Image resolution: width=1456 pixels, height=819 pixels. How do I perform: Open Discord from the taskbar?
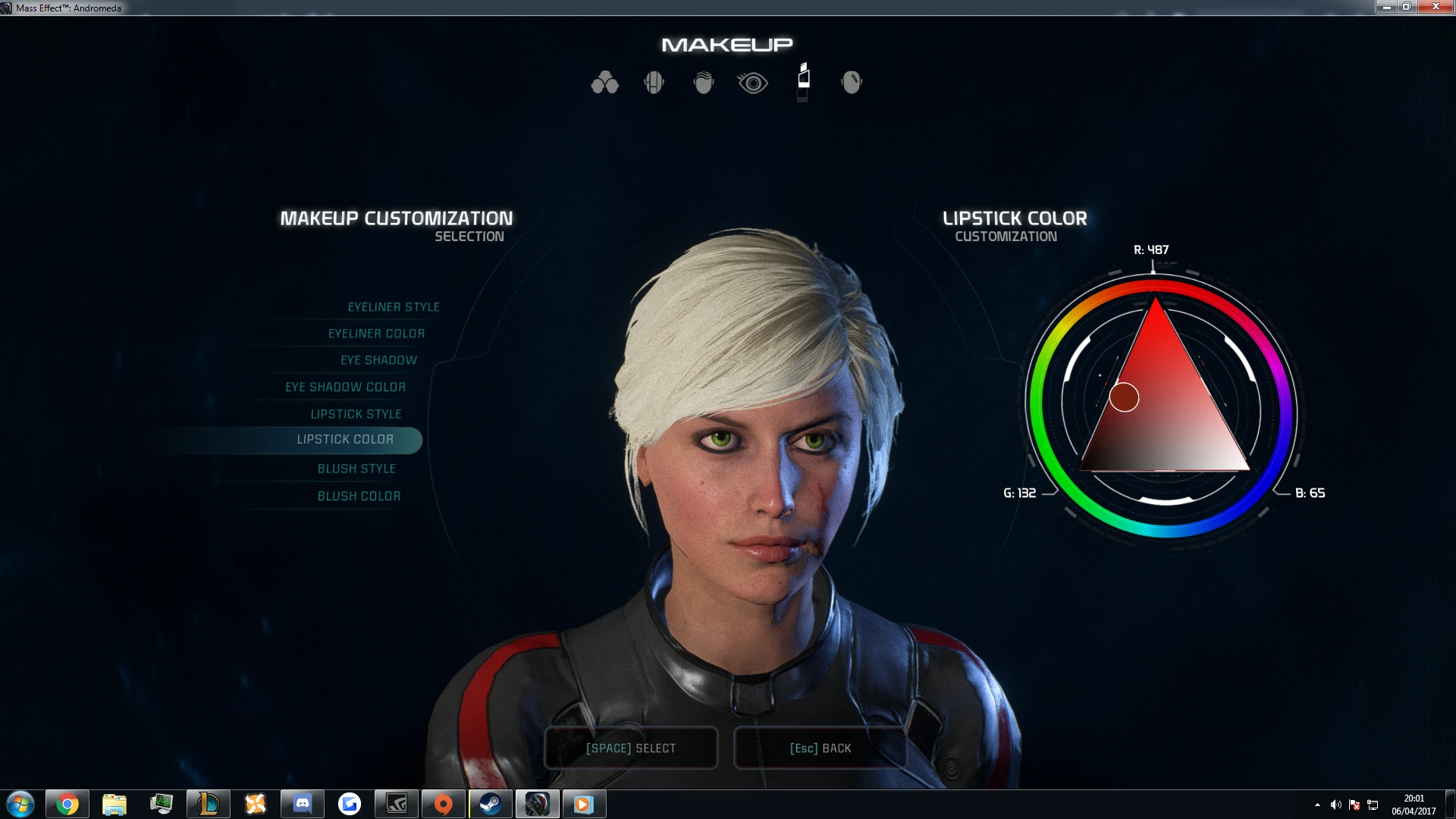[303, 803]
